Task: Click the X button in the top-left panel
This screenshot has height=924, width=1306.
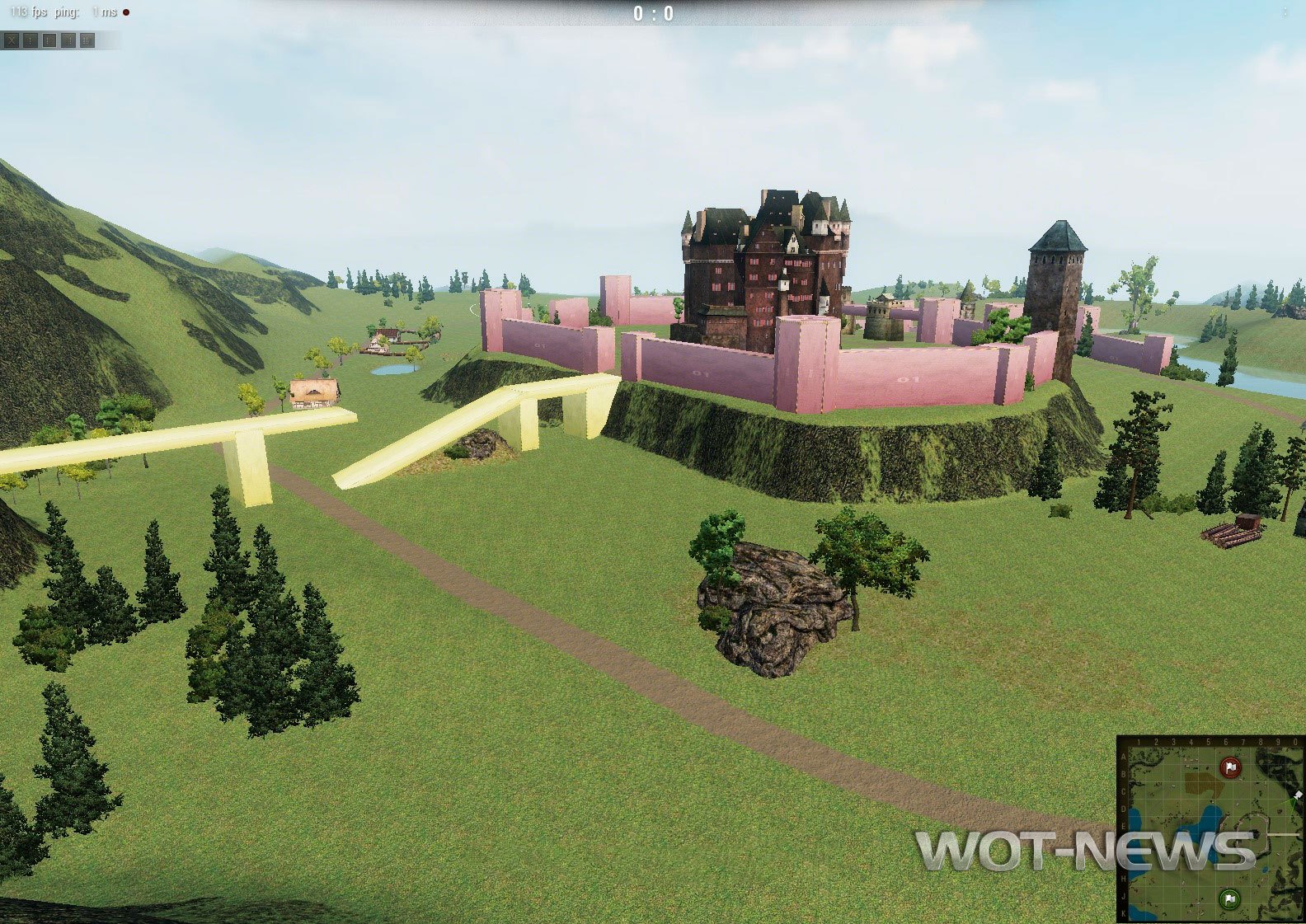Action: pos(11,40)
